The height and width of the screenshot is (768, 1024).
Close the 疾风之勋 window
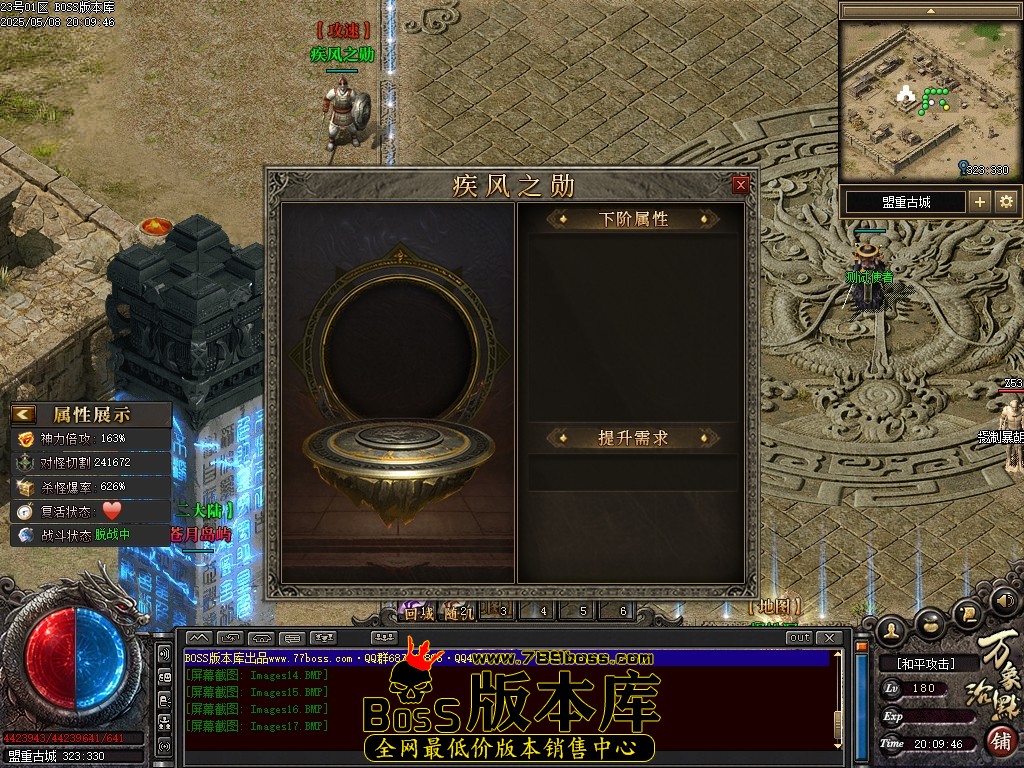click(741, 185)
